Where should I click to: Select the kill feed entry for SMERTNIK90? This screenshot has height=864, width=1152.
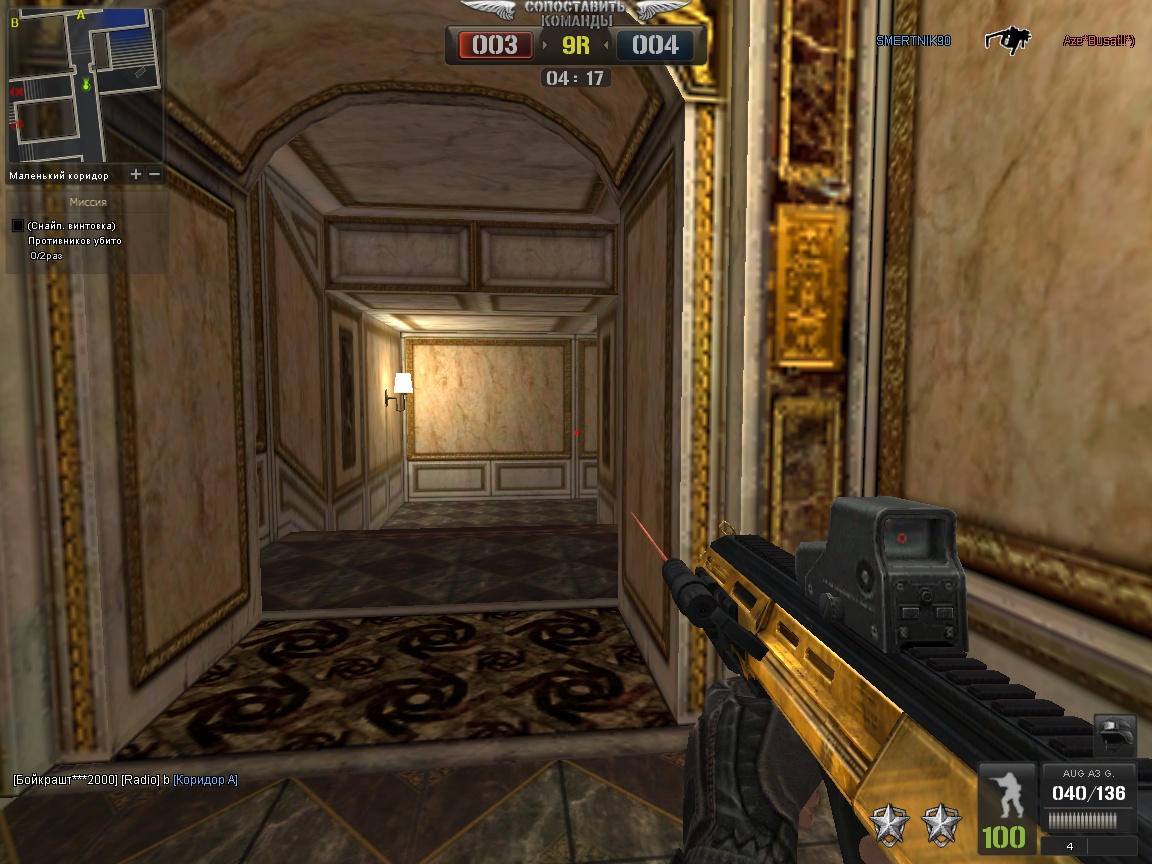point(913,41)
